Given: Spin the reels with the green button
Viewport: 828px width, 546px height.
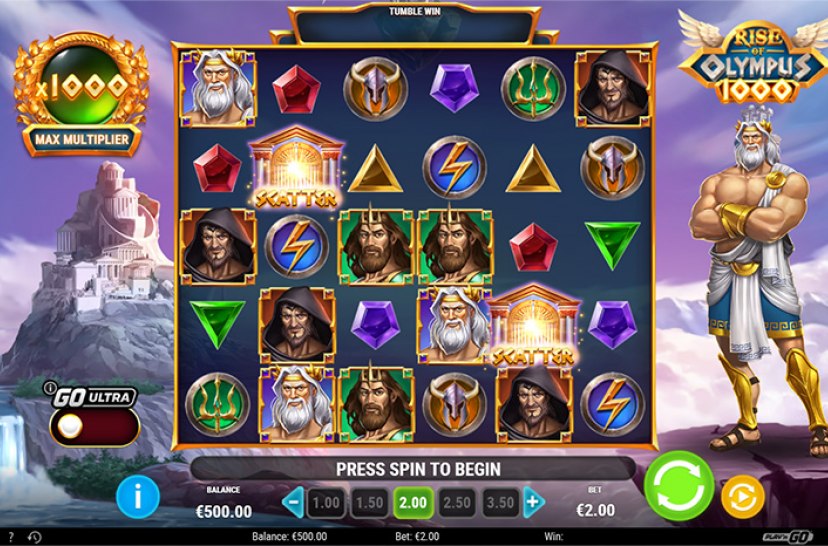Looking at the screenshot, I should [x=677, y=486].
